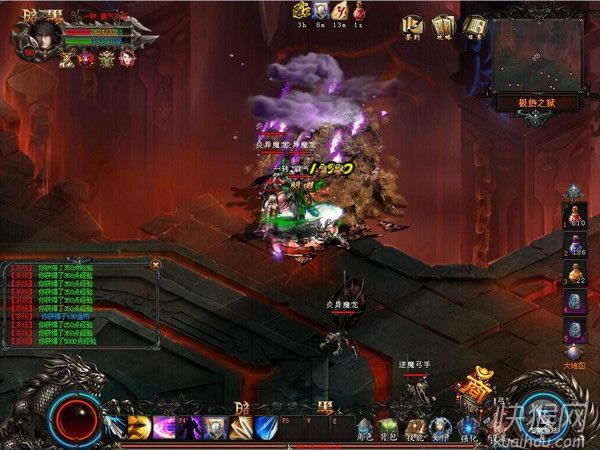Use the blue mana potion slot
This screenshot has width=600, height=450.
click(x=574, y=243)
